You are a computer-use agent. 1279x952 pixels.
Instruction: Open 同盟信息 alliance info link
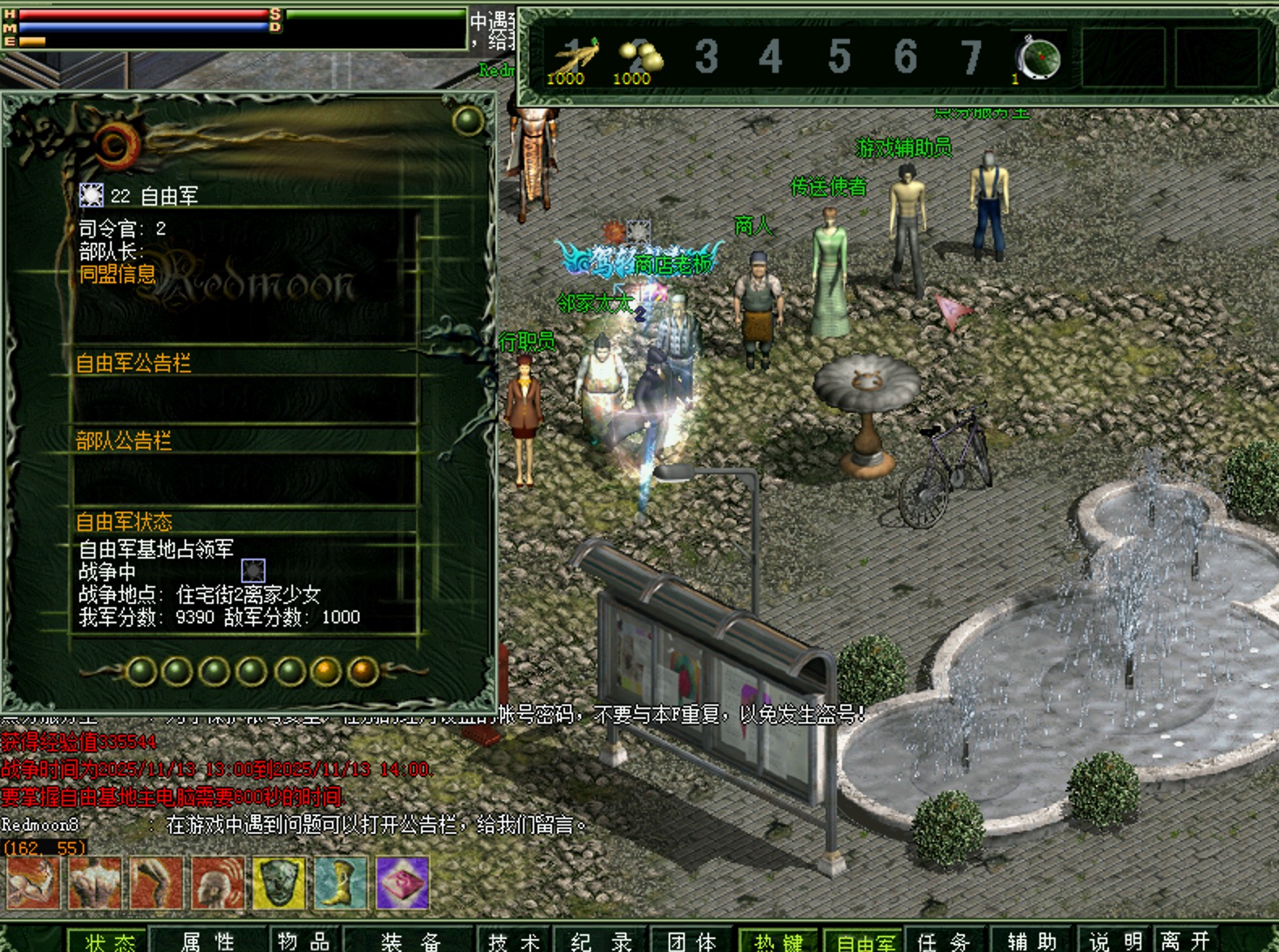(117, 274)
